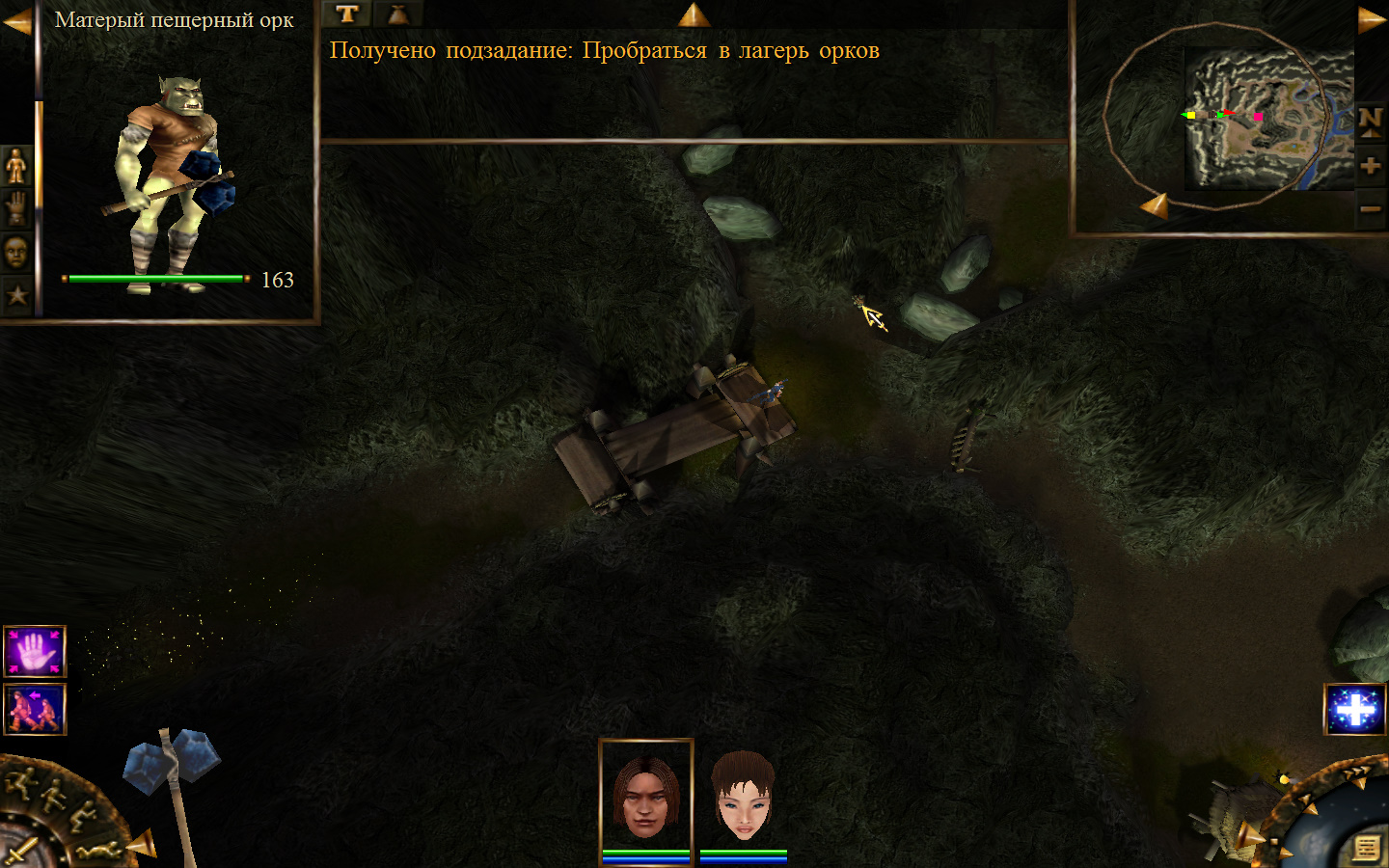
Task: Hide the minimap with the right corner arrow
Action: pos(1372,19)
